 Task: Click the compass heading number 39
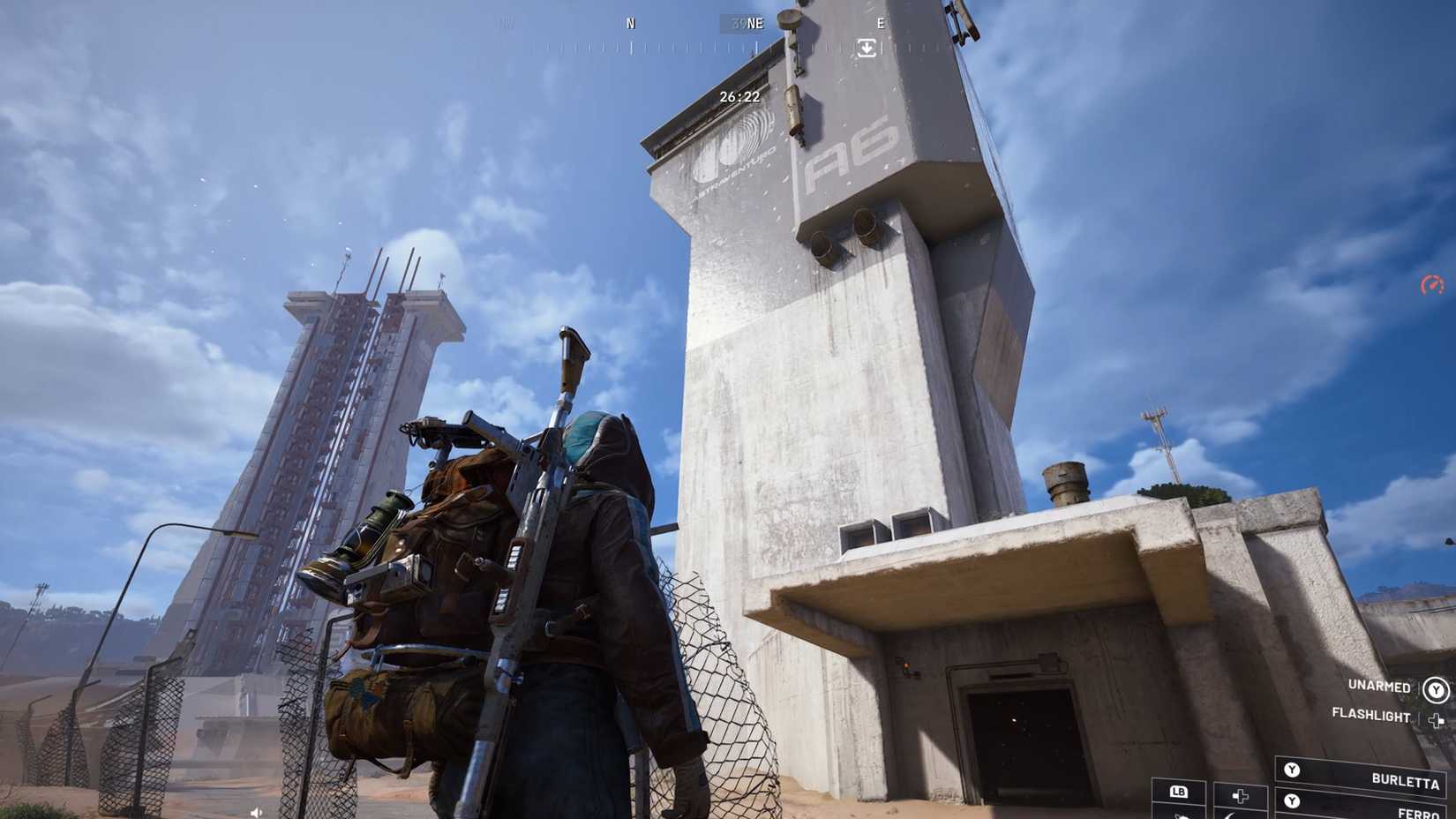click(x=738, y=23)
